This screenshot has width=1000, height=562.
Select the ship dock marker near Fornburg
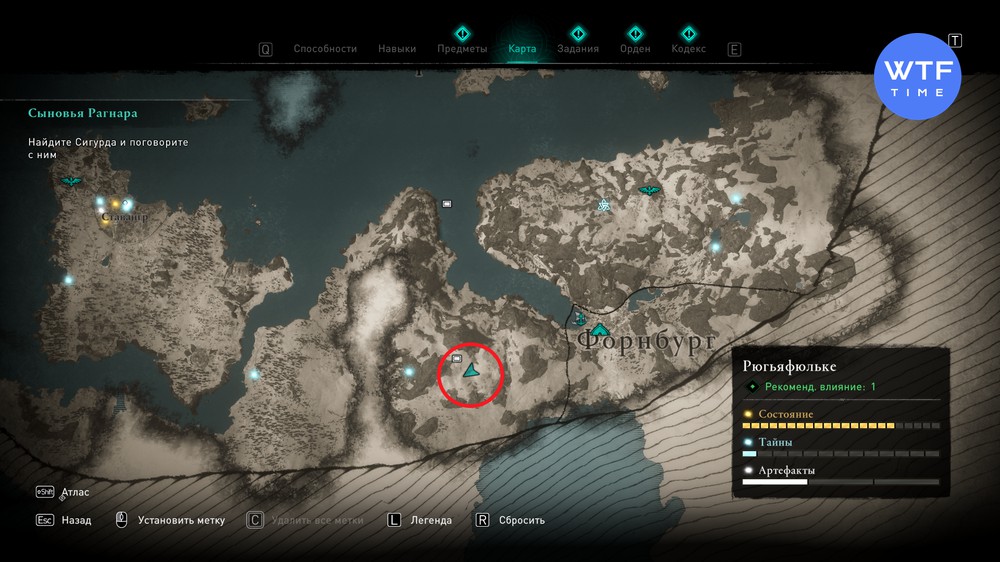(580, 319)
